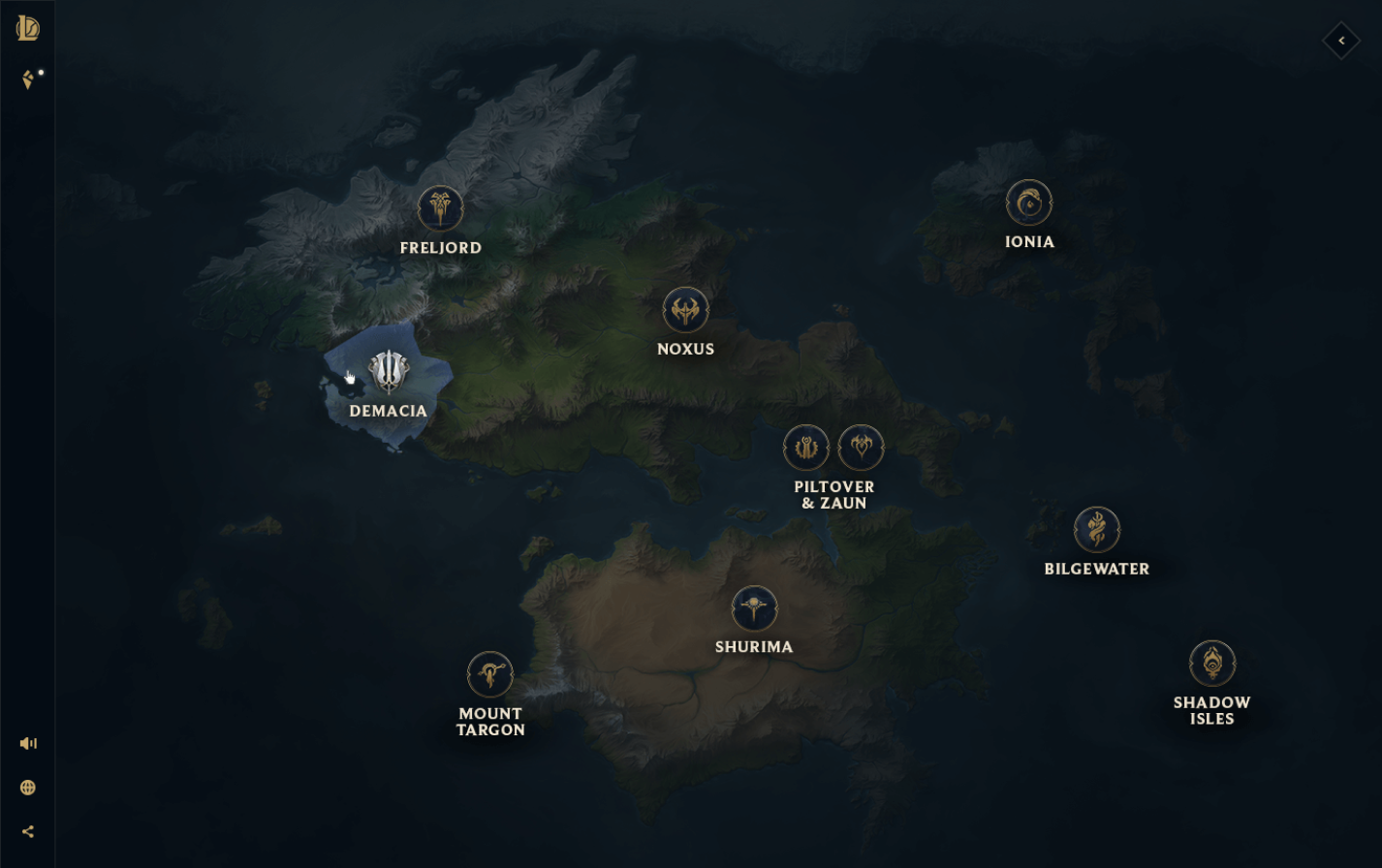Select the Bilgewater crest icon
1382x868 pixels.
pyautogui.click(x=1097, y=530)
